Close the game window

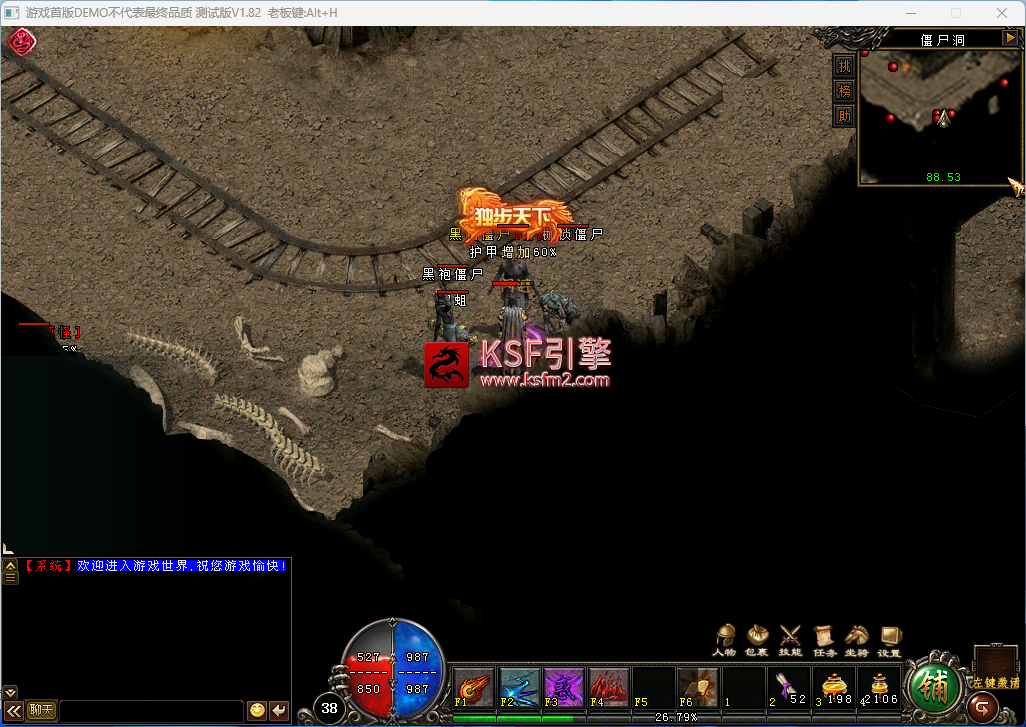pos(1002,13)
